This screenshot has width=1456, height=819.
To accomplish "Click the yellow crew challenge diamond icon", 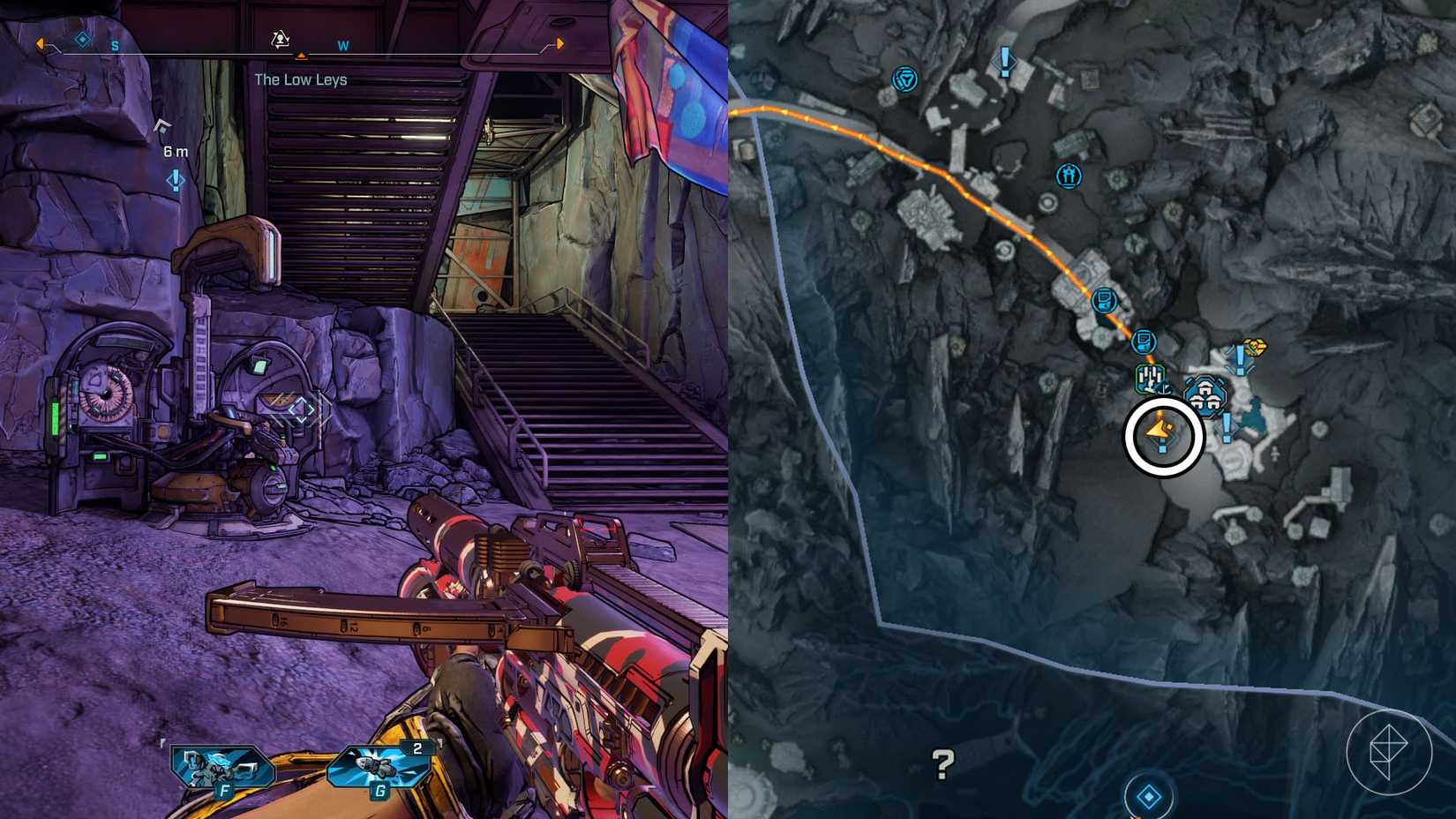I will tap(1255, 345).
